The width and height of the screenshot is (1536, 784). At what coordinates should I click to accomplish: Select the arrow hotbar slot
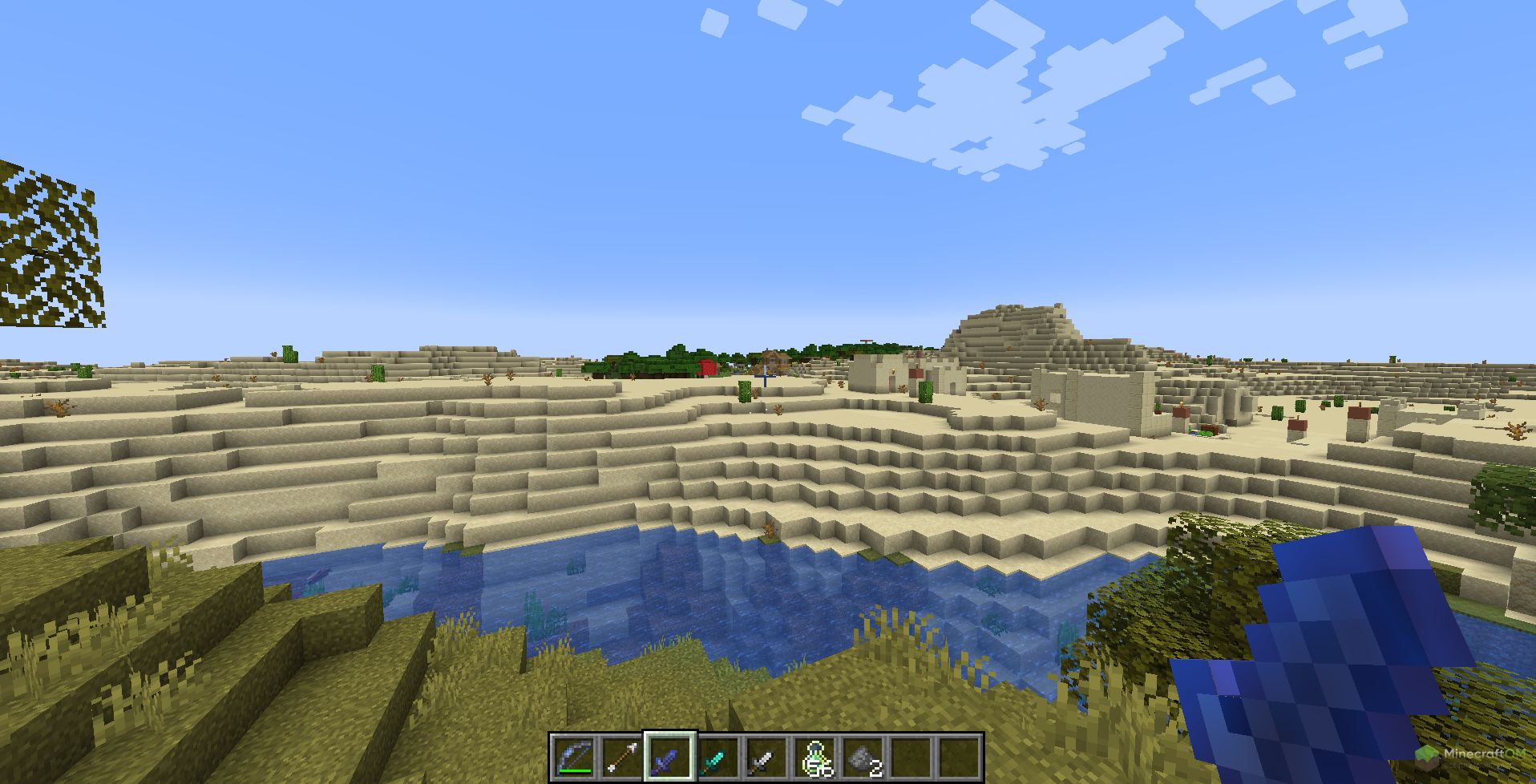coord(622,757)
